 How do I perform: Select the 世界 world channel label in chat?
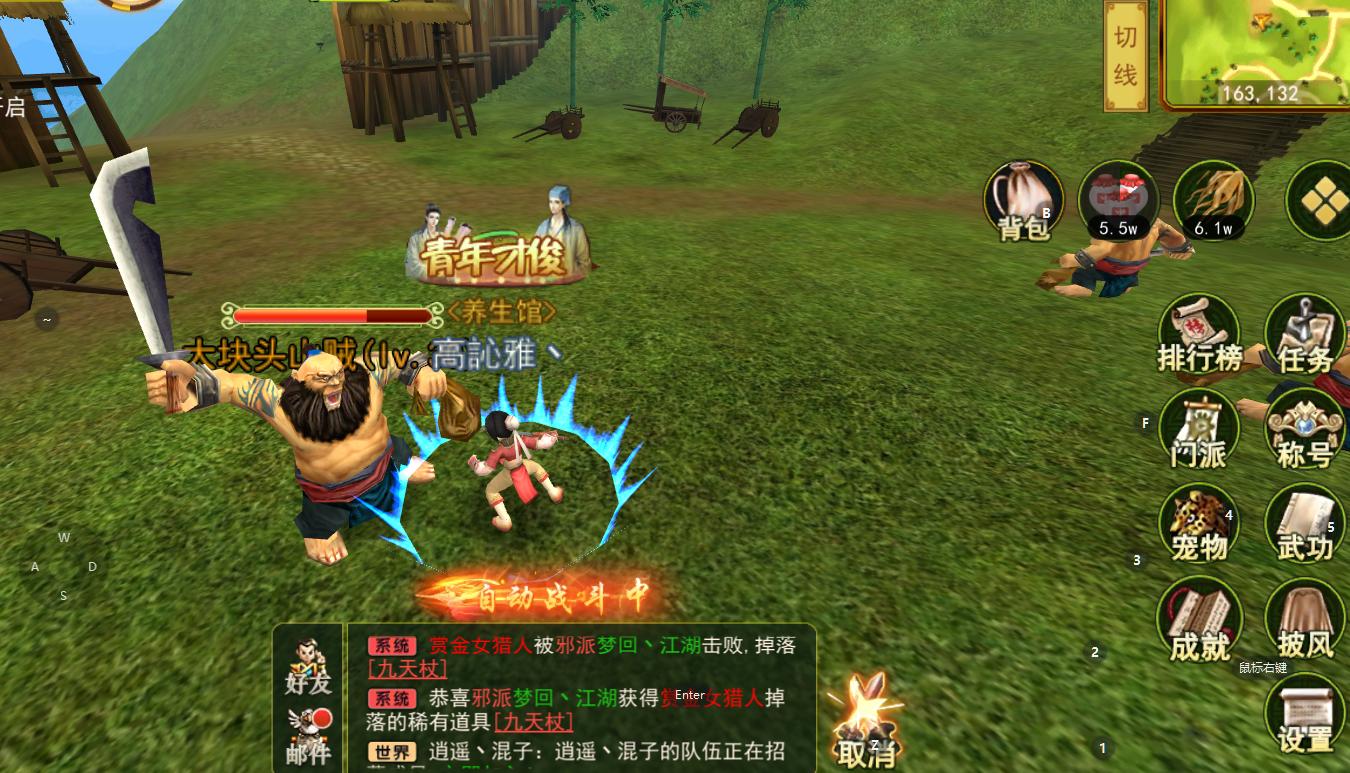(393, 750)
